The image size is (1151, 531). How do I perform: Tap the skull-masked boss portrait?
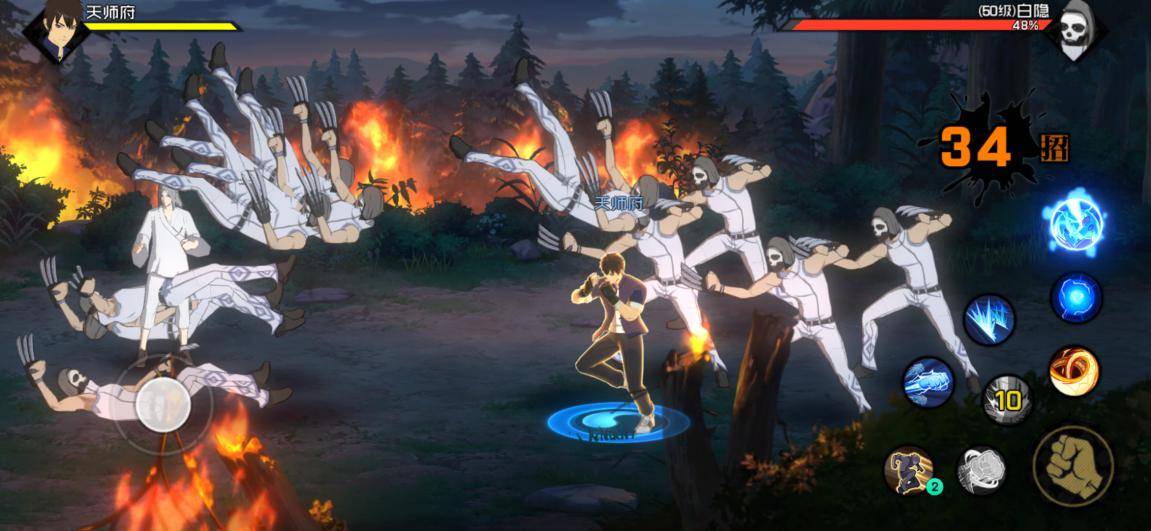[x=1074, y=29]
